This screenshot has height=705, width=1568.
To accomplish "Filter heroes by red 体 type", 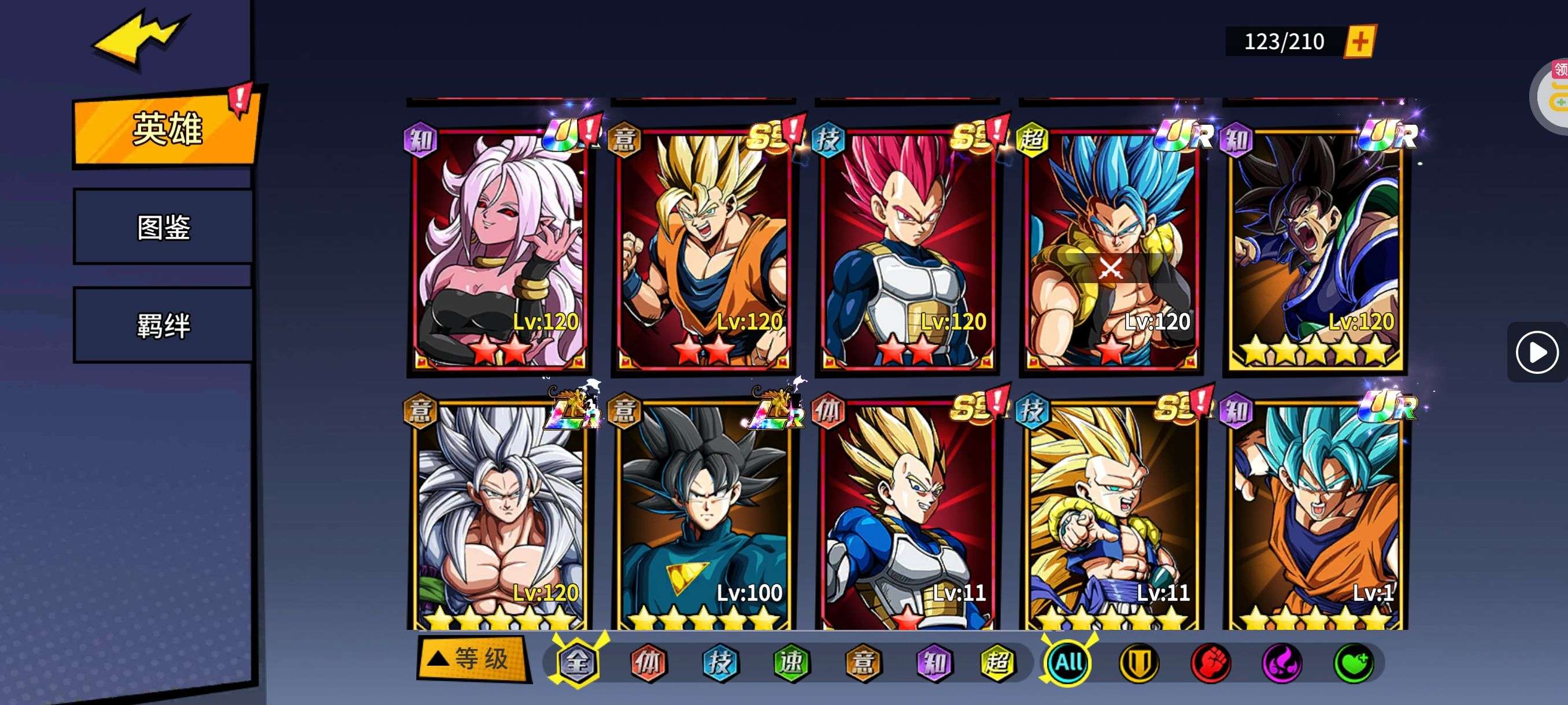I will click(648, 662).
